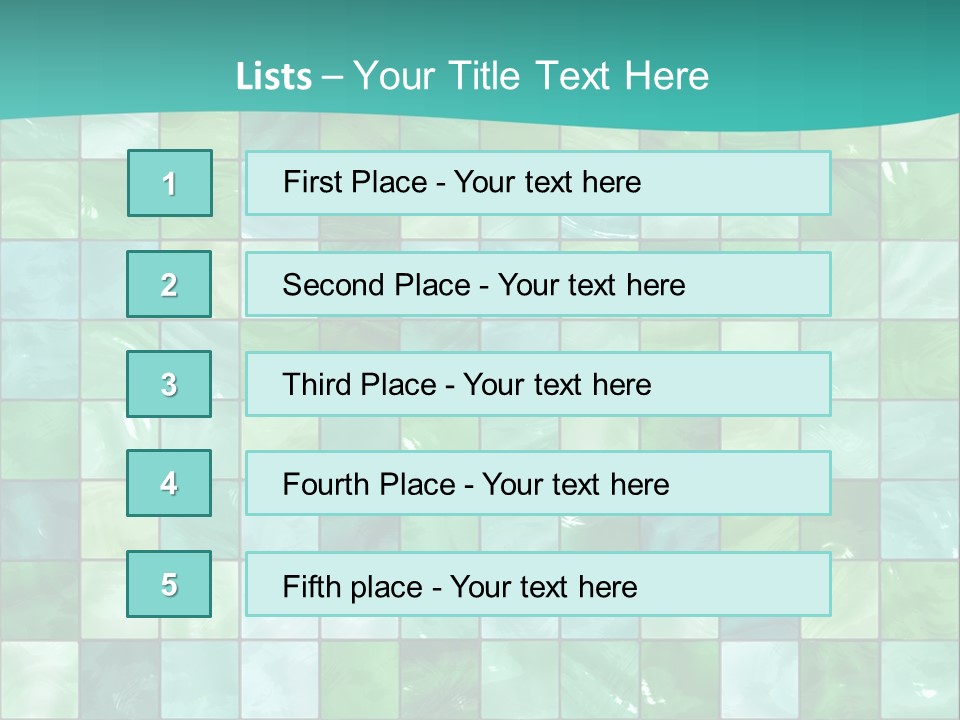Select the number 2 box
Image resolution: width=960 pixels, height=720 pixels.
[x=169, y=284]
